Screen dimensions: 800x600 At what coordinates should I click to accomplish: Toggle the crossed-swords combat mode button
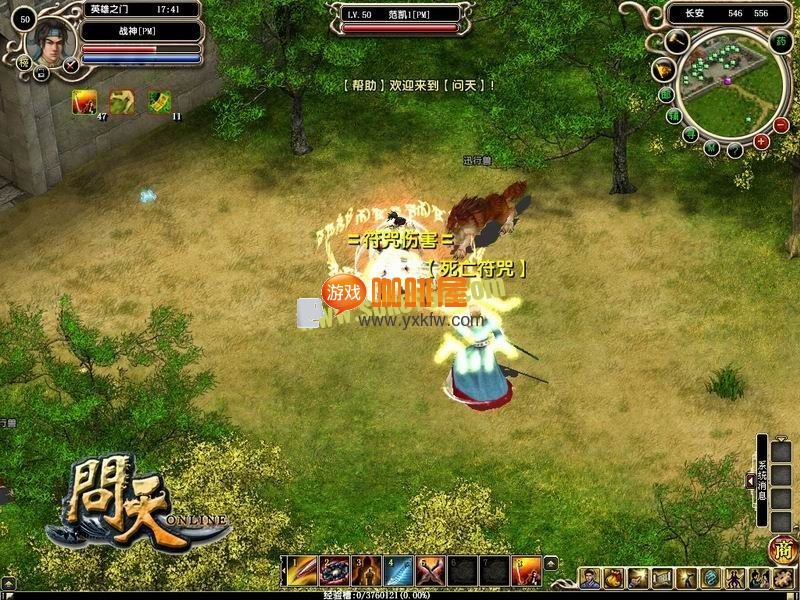pyautogui.click(x=72, y=66)
